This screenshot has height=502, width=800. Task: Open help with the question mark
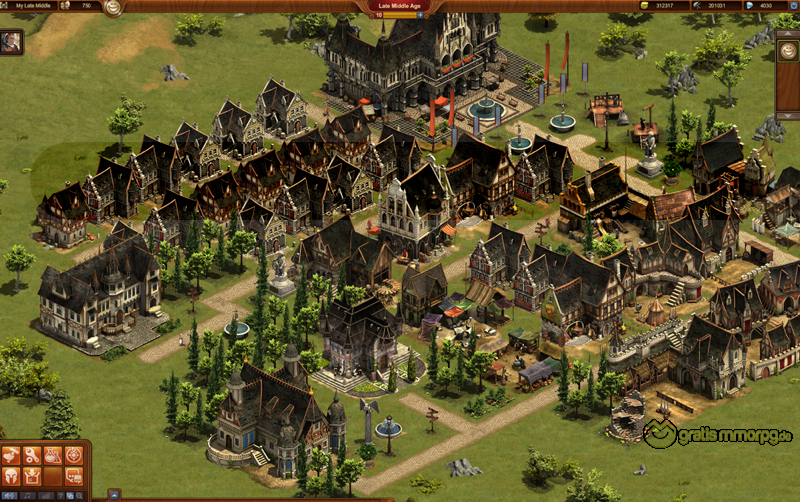[x=61, y=496]
